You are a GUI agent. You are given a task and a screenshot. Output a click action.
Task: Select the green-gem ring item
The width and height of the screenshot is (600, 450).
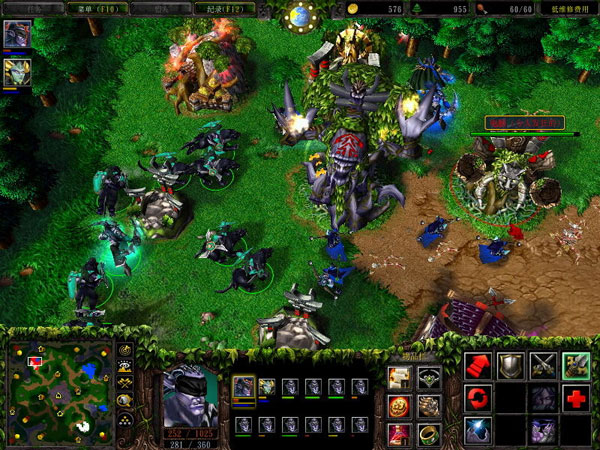click(429, 433)
